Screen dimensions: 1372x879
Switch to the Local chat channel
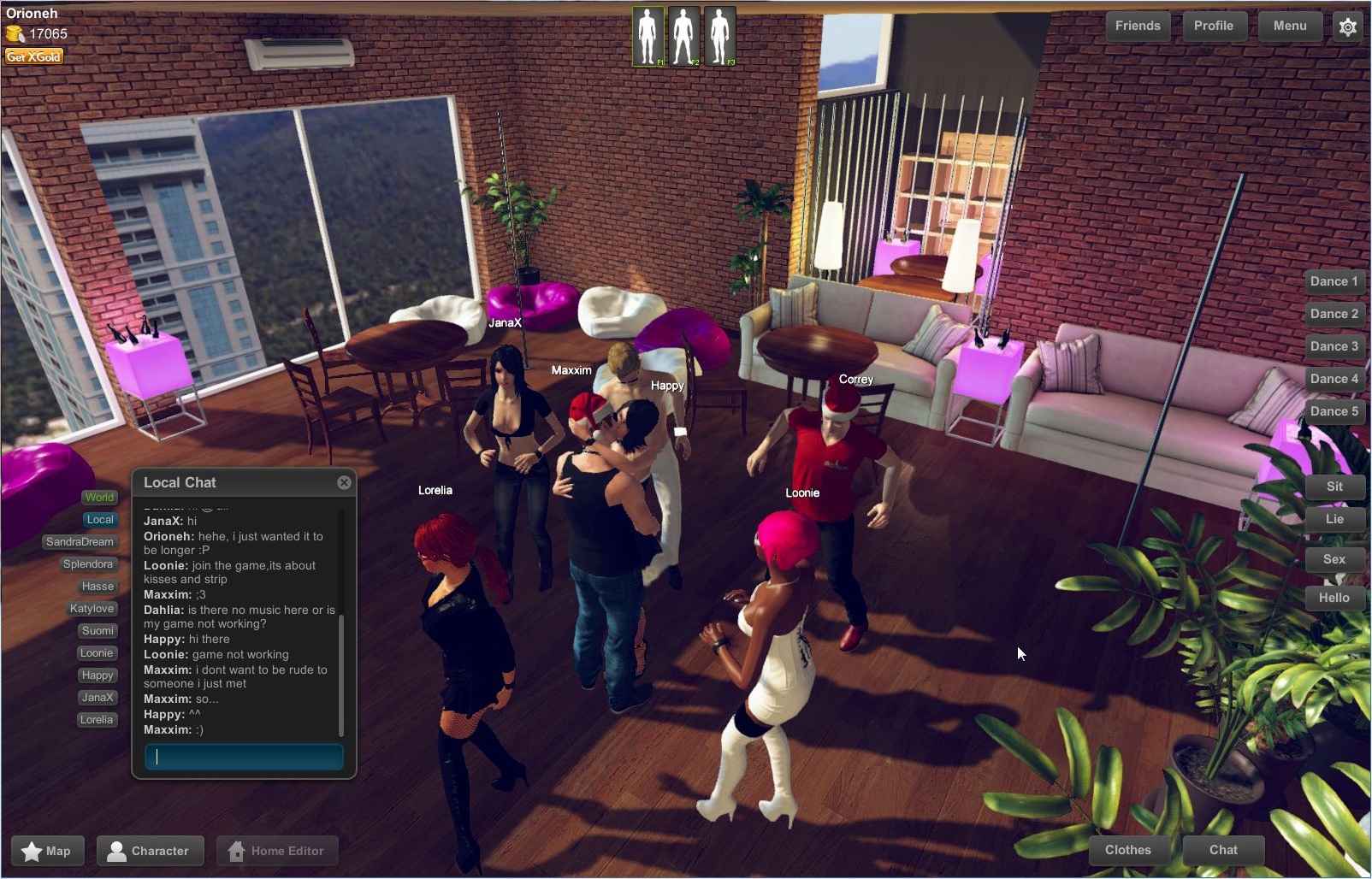pyautogui.click(x=100, y=519)
